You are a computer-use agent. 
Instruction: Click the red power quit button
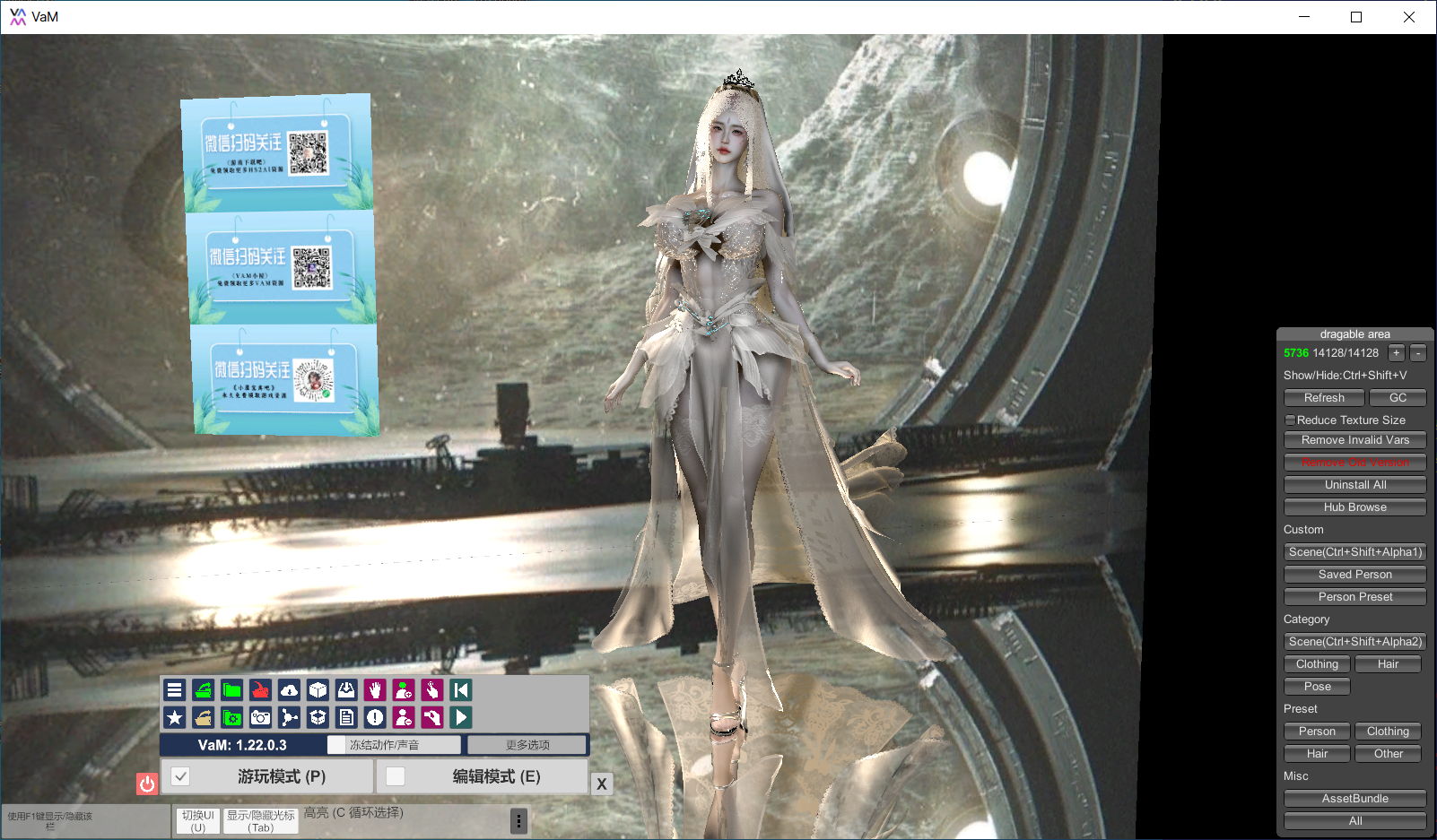147,784
